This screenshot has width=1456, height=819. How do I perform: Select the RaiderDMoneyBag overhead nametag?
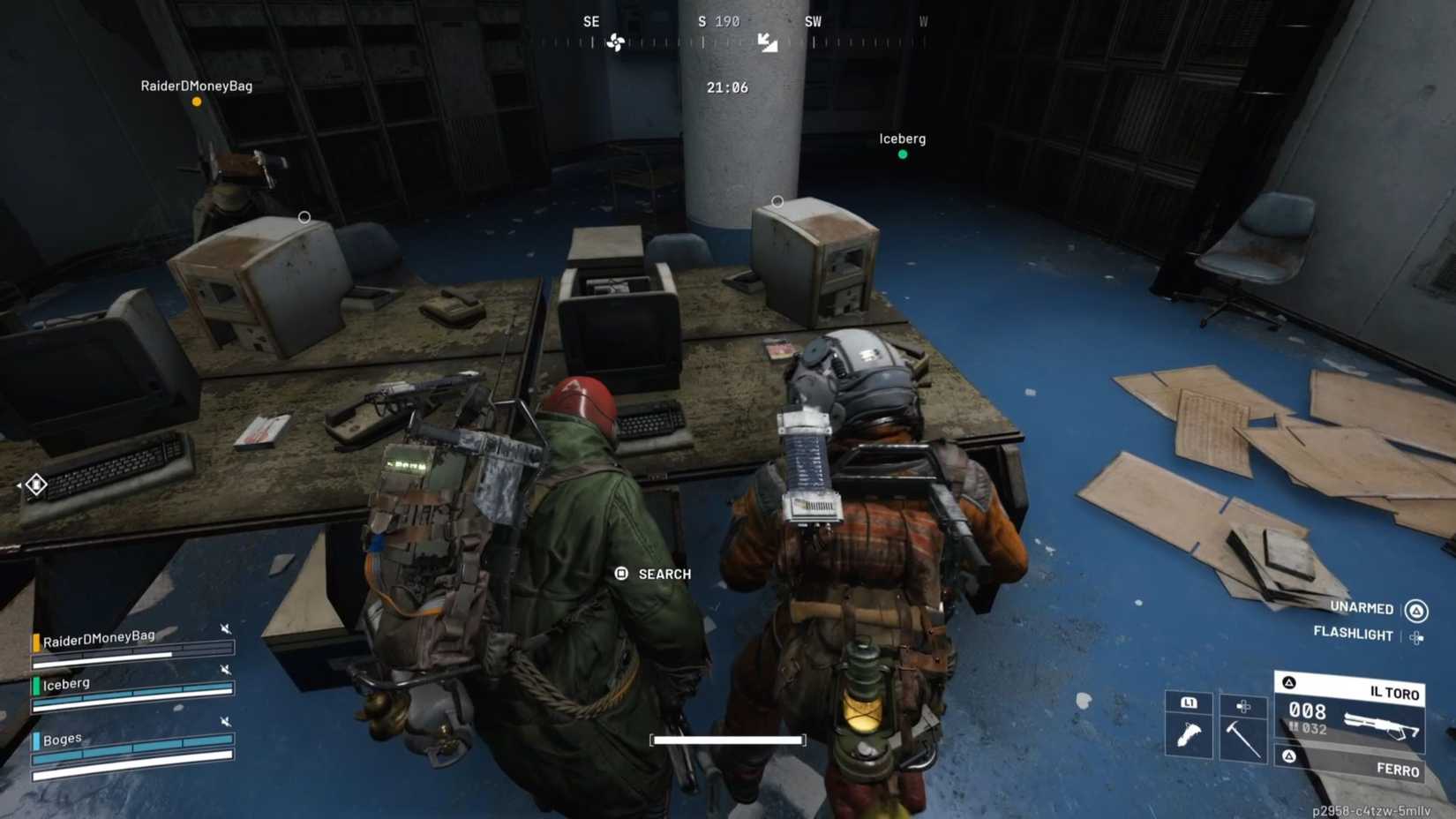[x=196, y=86]
